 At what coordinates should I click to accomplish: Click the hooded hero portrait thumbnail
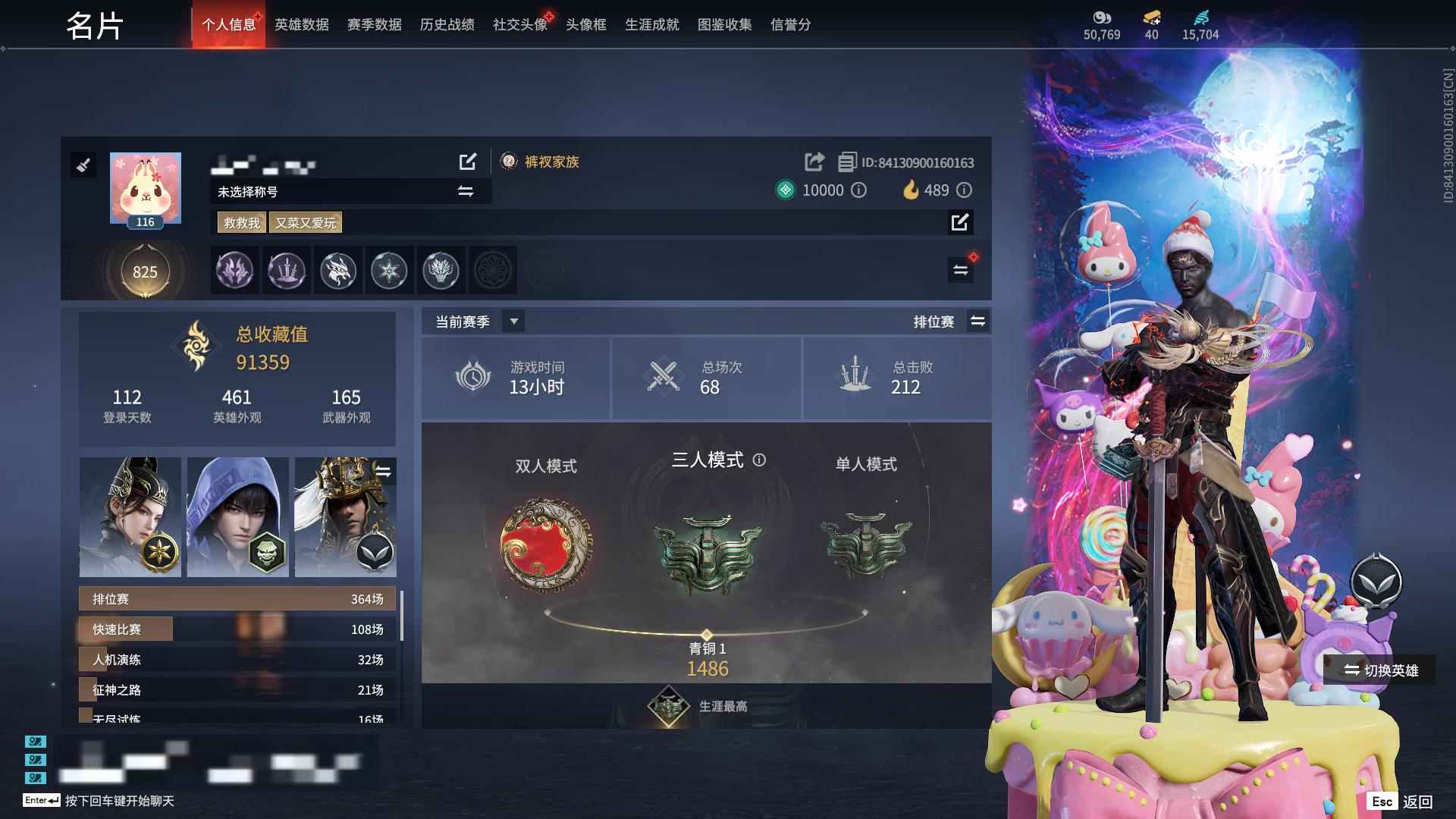237,516
